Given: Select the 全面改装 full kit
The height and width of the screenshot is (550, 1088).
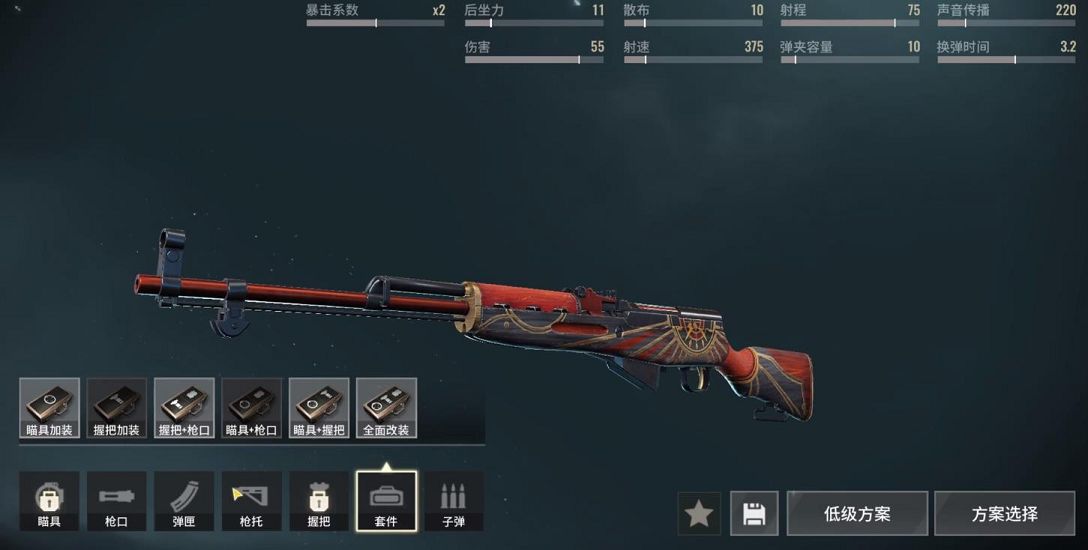Looking at the screenshot, I should click(386, 408).
